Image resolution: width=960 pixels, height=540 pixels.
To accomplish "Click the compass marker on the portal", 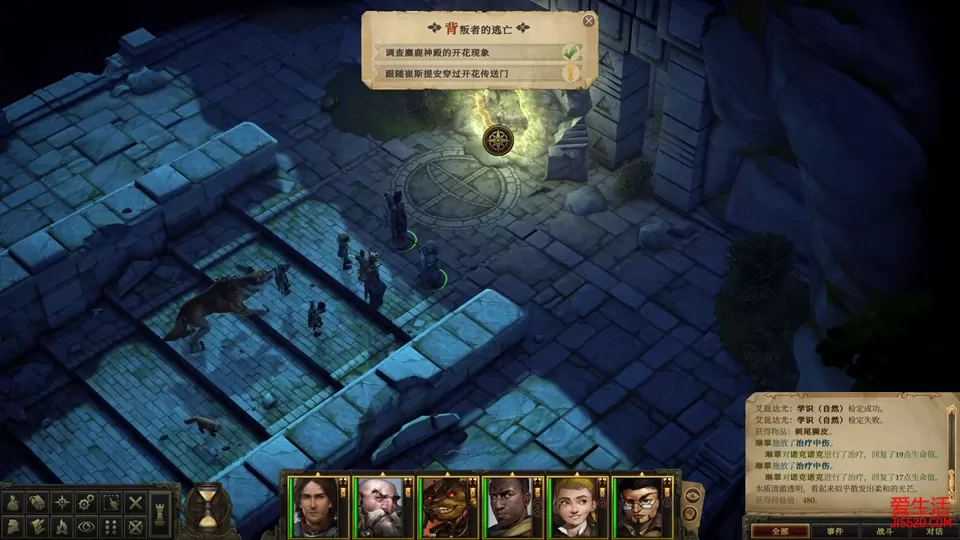I will [x=498, y=141].
